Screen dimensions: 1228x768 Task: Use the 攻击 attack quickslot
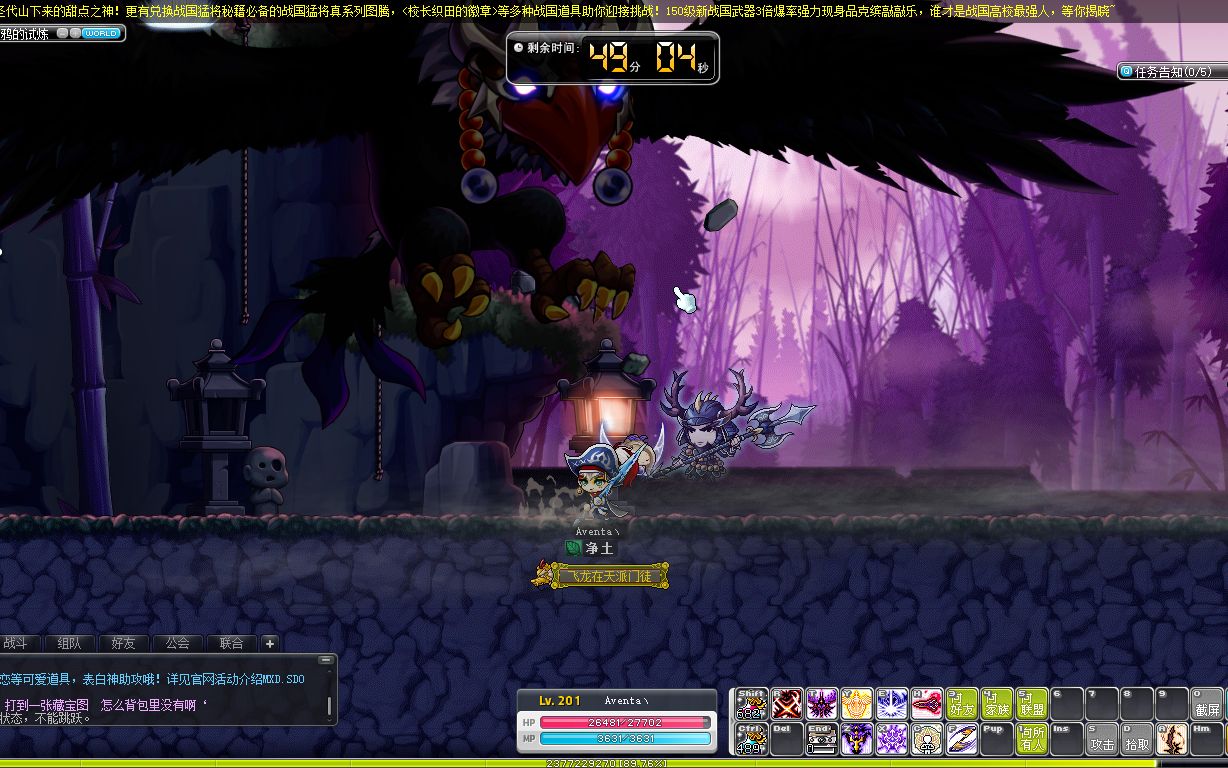1102,739
